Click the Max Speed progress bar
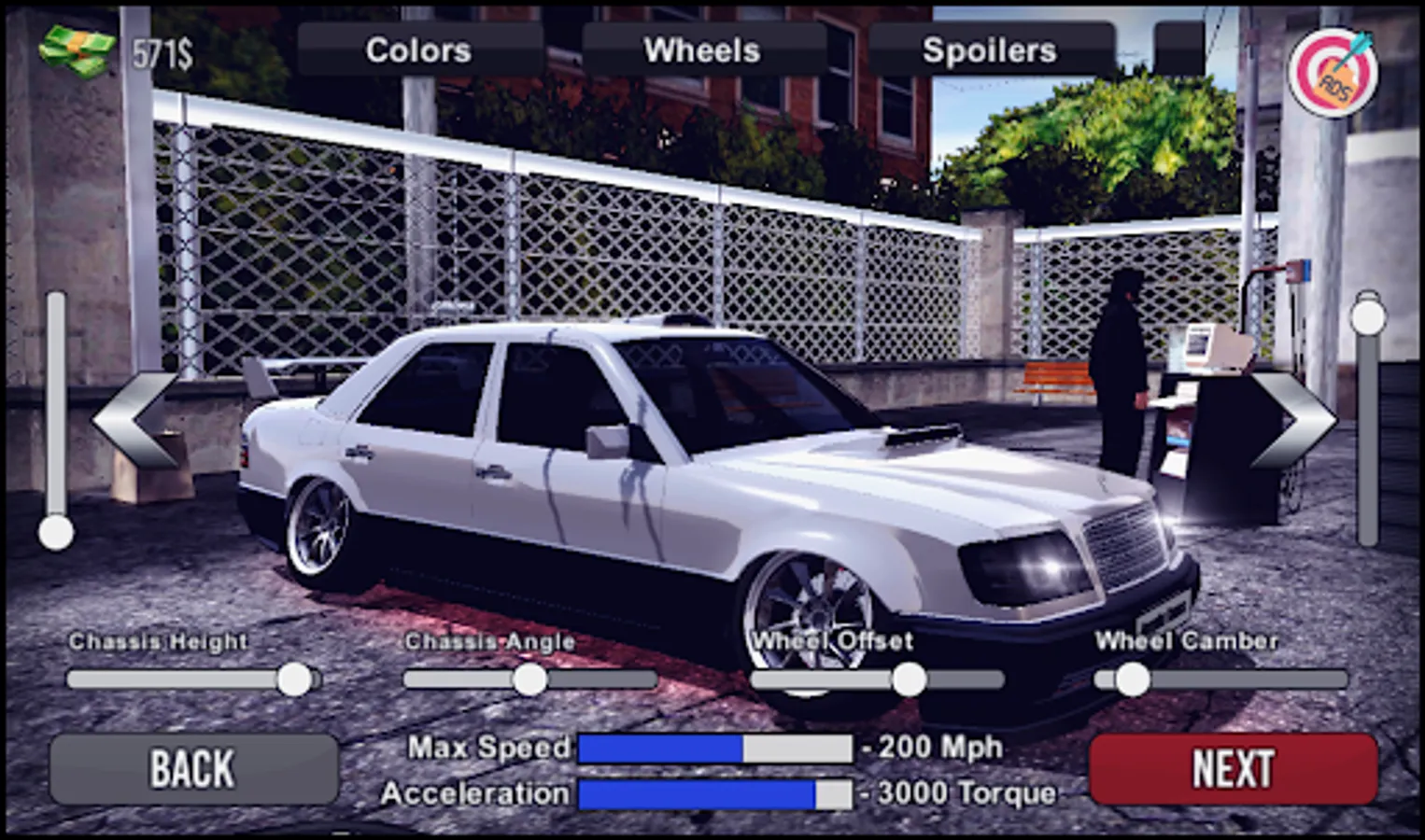1425x840 pixels. 714,746
